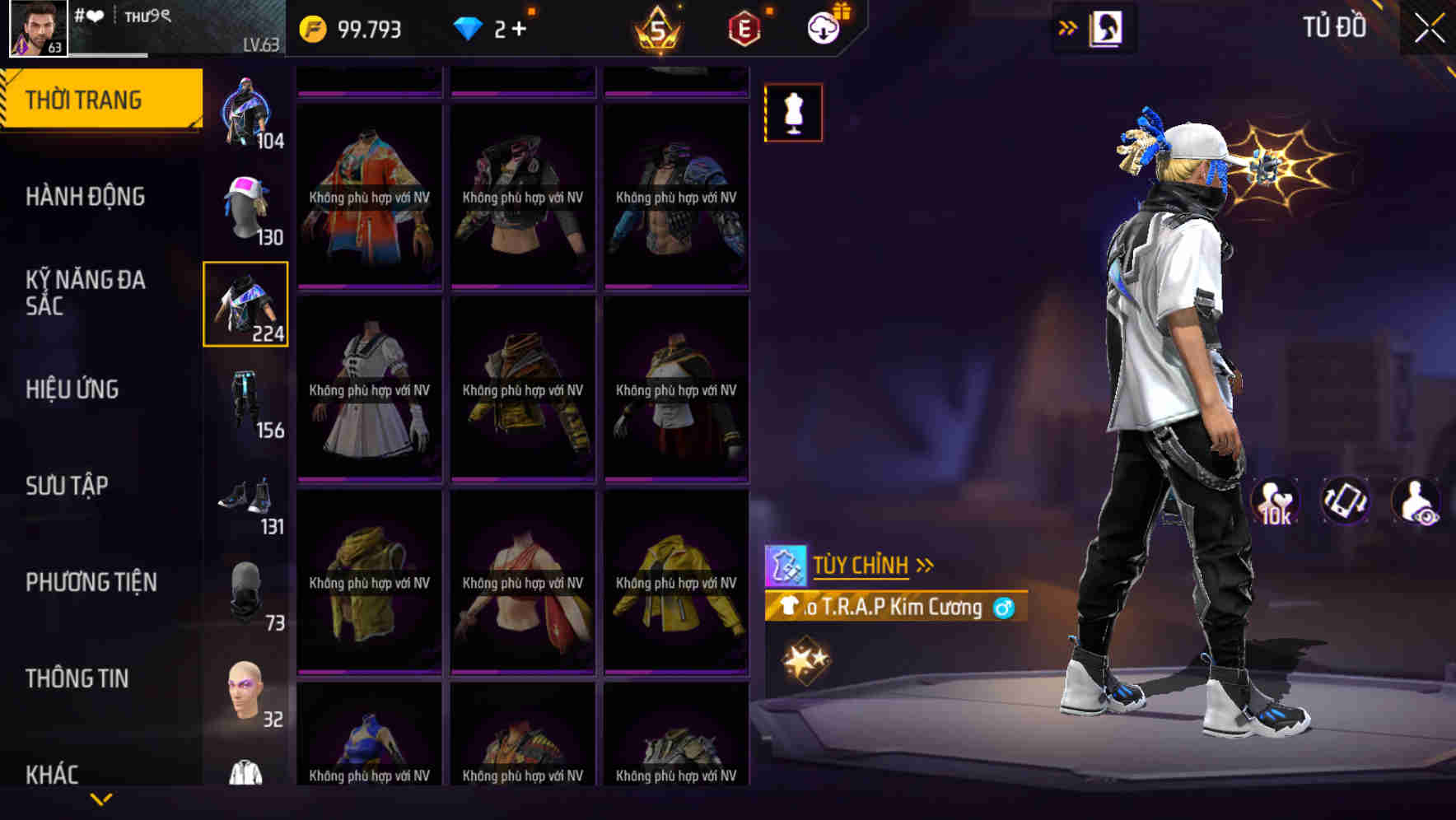The width and height of the screenshot is (1456, 820).
Task: Toggle the mannequin display preview
Action: (794, 113)
